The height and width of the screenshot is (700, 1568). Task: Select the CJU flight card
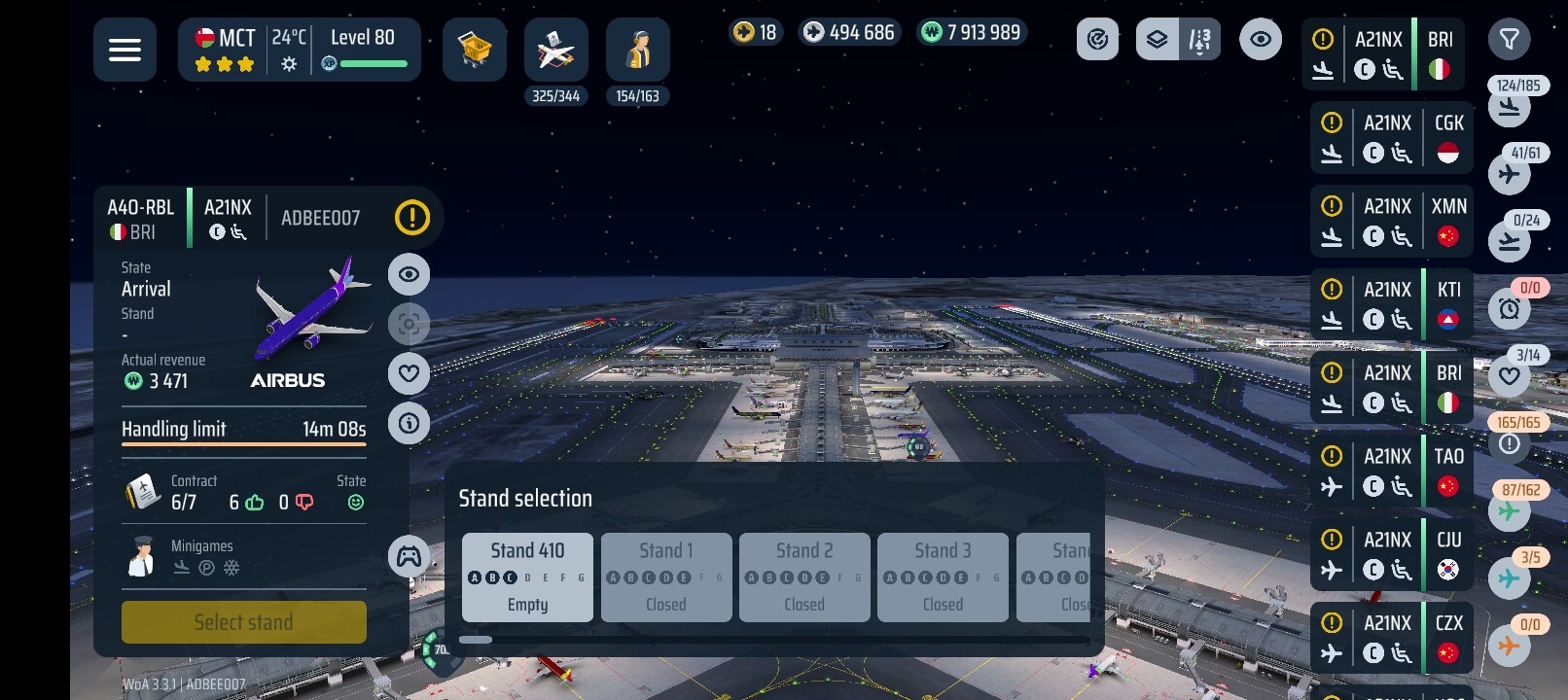(x=1391, y=554)
